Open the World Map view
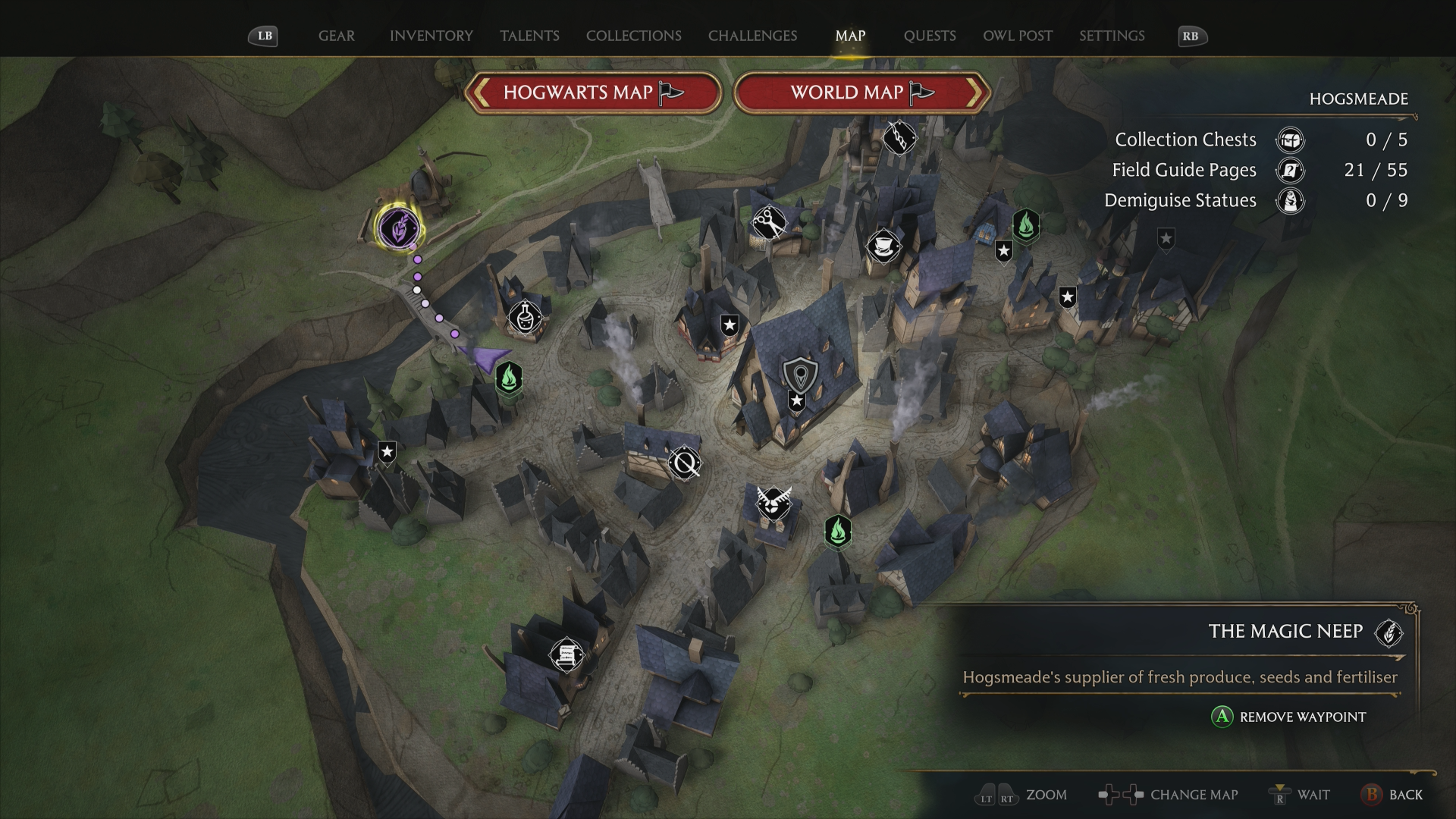The height and width of the screenshot is (819, 1456). [x=862, y=93]
